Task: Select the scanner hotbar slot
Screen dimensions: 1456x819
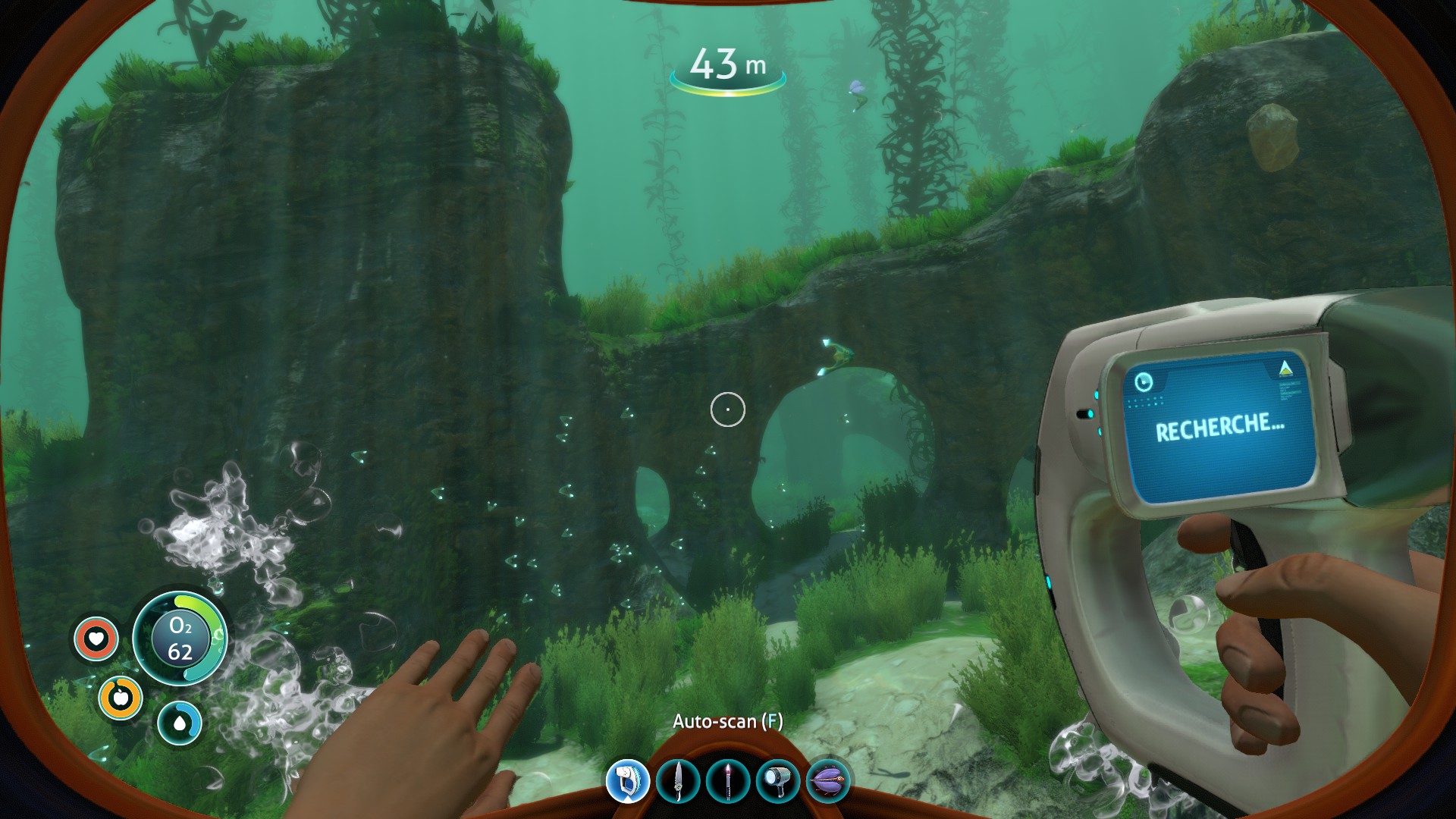Action: (628, 780)
